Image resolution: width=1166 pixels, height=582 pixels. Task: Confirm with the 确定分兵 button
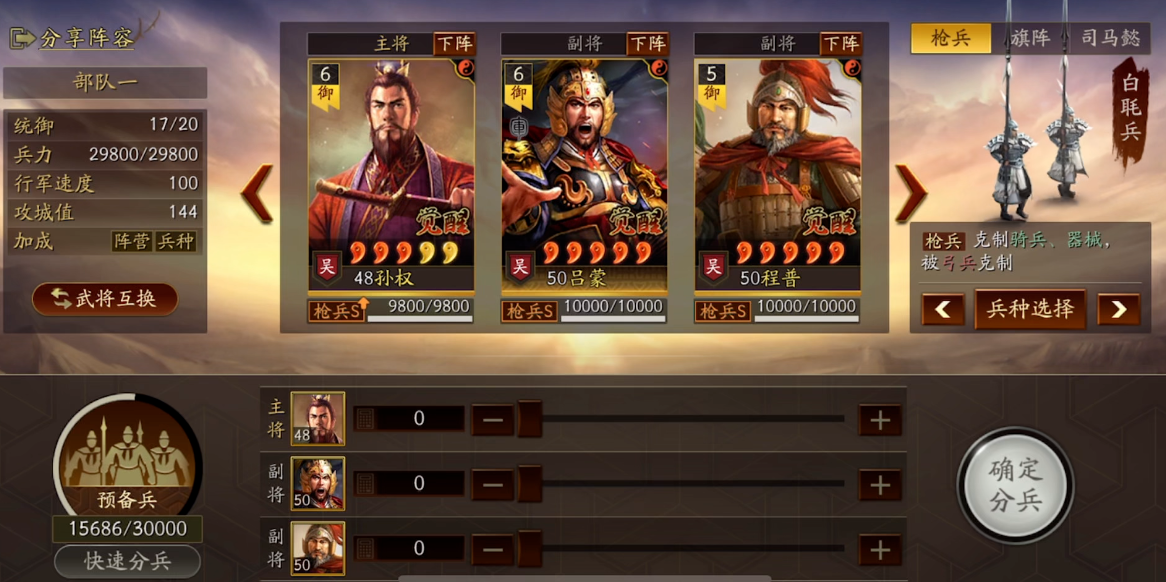[x=1015, y=485]
